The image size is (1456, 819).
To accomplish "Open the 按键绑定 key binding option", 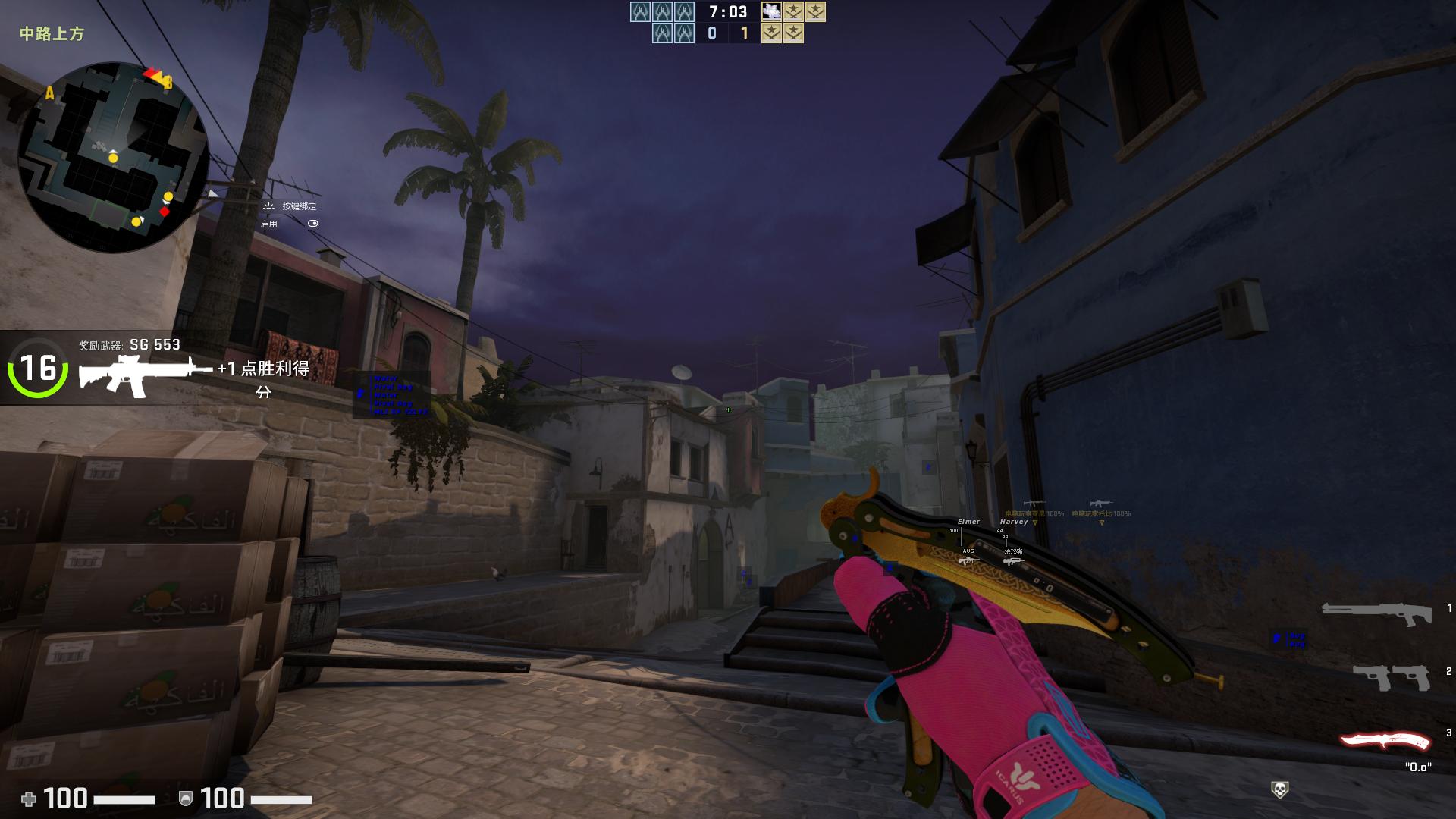I will coord(299,206).
